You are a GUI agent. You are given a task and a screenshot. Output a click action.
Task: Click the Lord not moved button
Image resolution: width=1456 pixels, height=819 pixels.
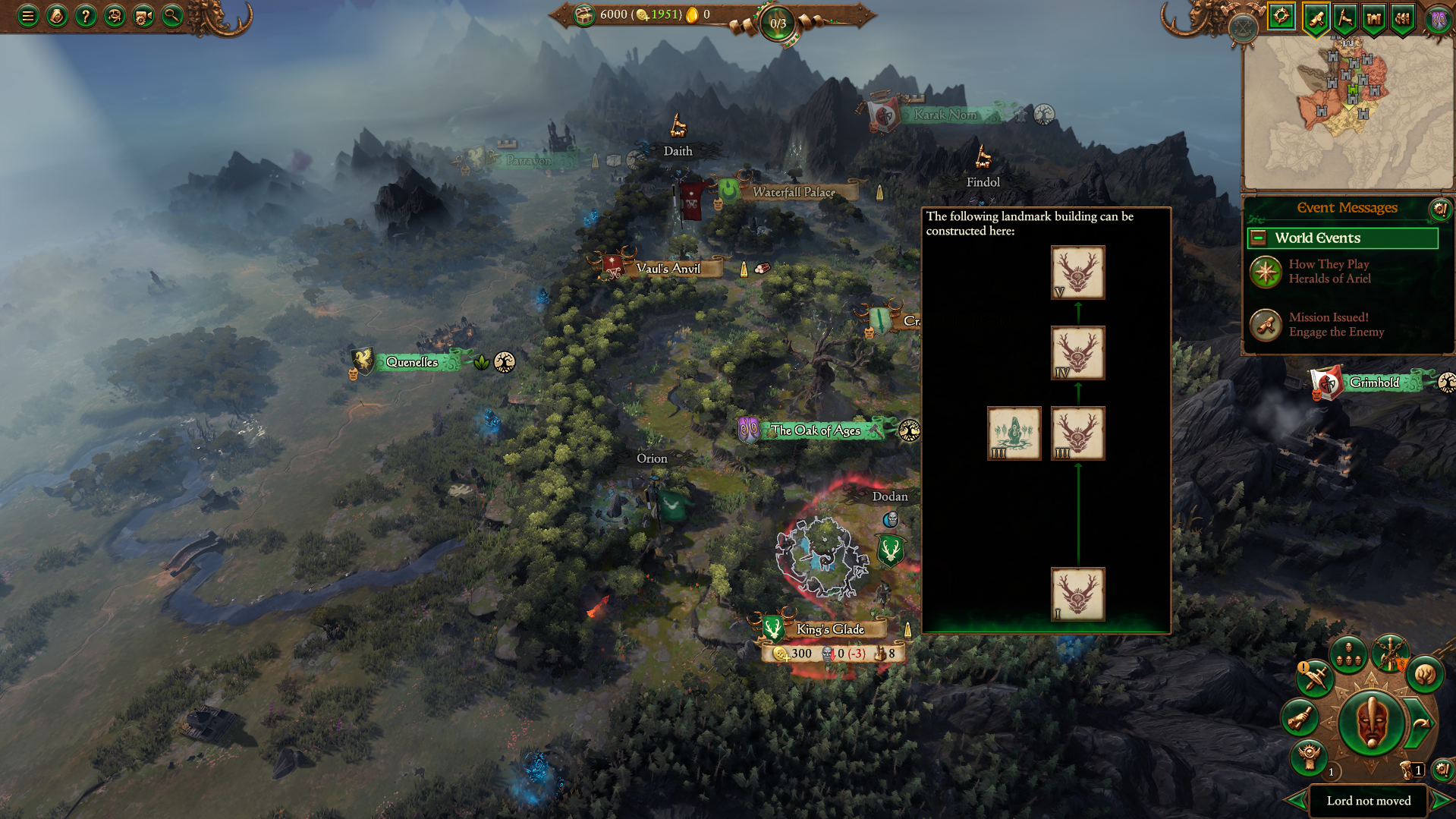click(1369, 801)
